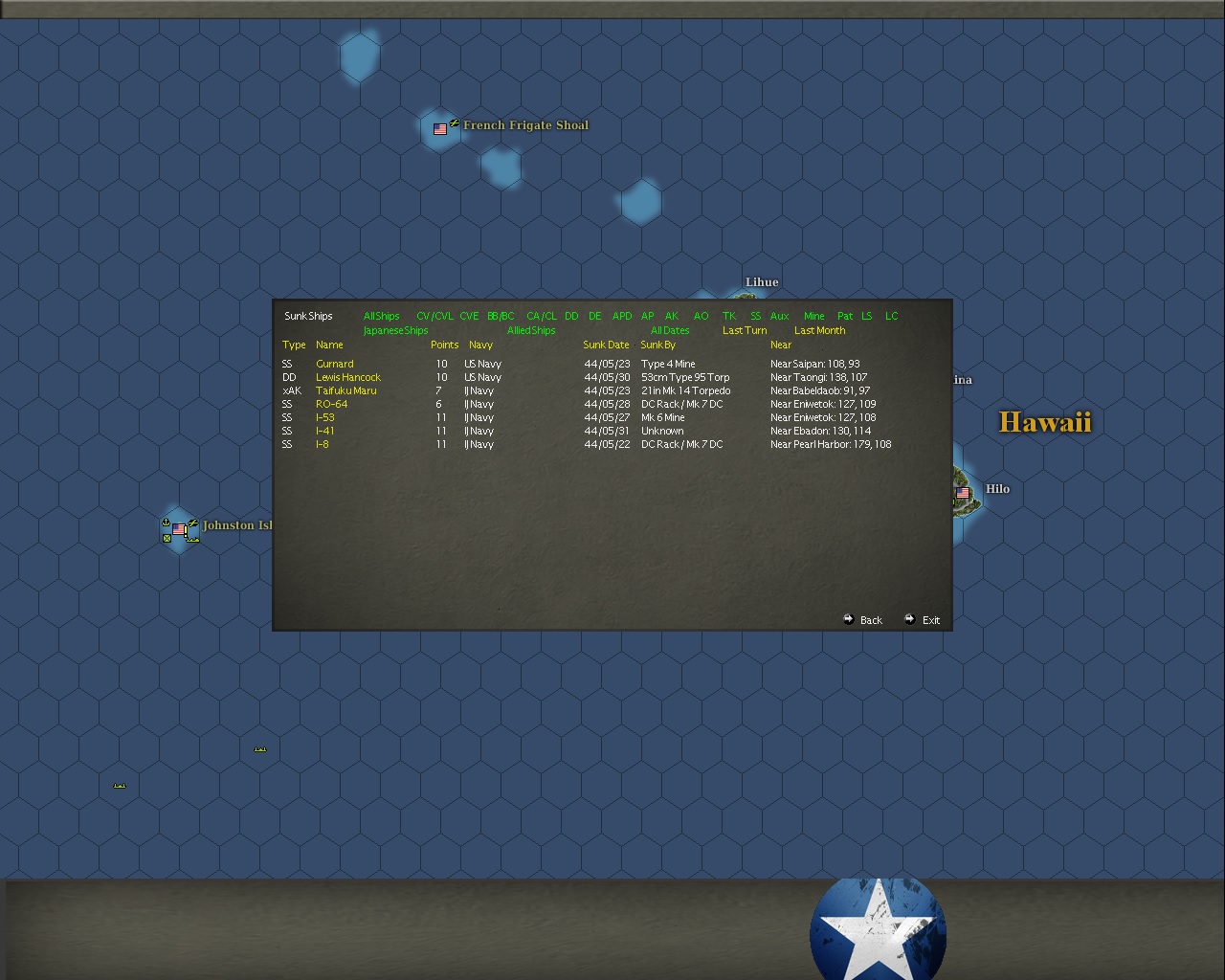1225x980 pixels.
Task: Sort the list by Sunk Date column
Action: (x=605, y=345)
